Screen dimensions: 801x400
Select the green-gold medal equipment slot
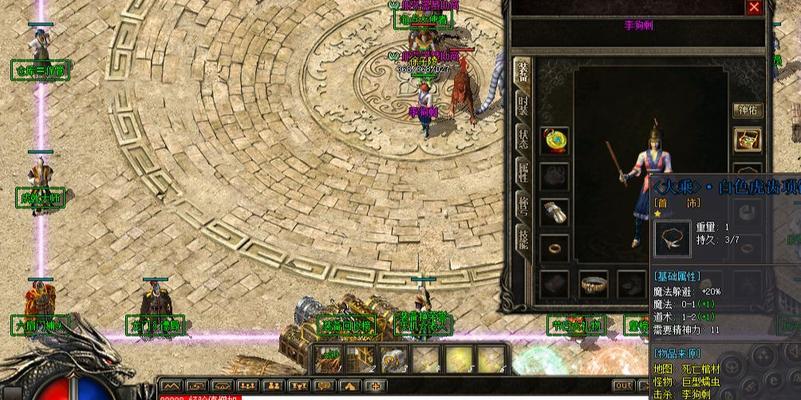(x=555, y=141)
